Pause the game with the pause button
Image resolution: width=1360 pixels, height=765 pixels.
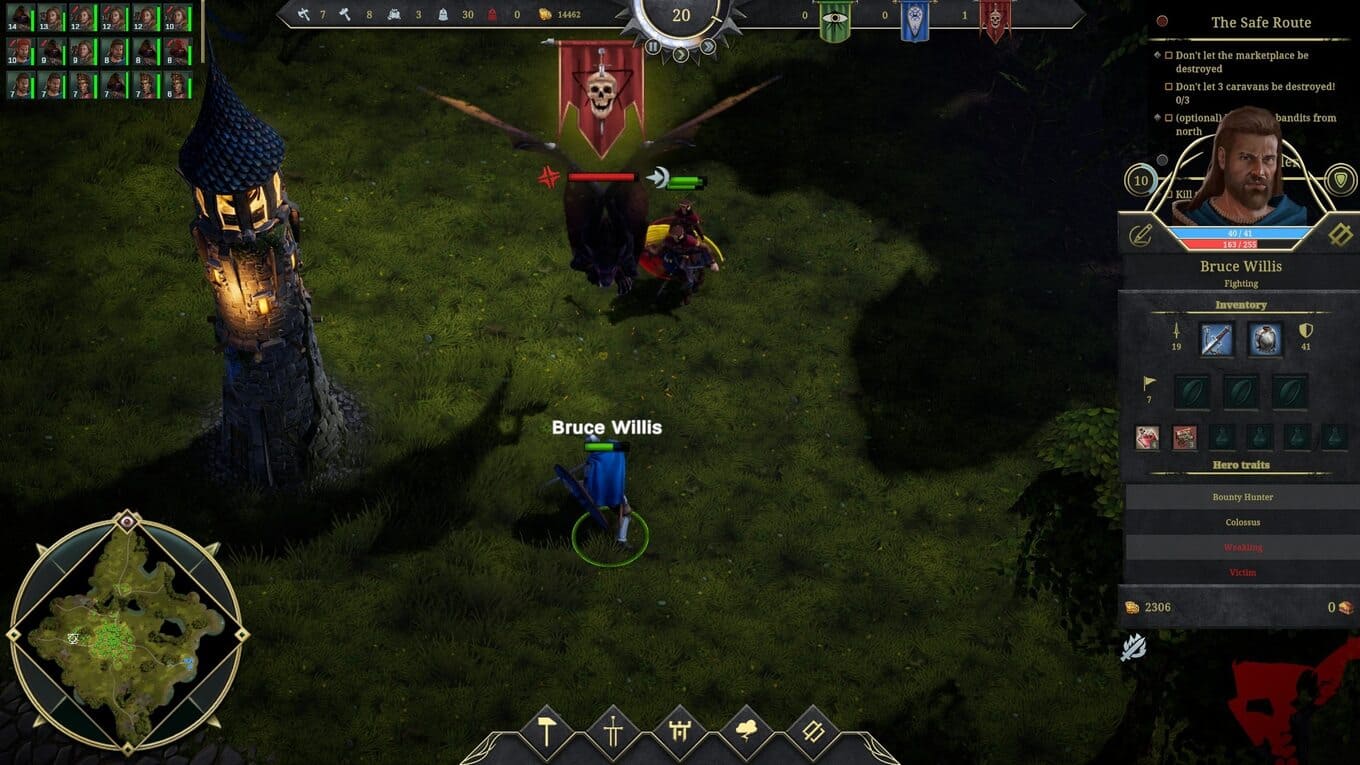(x=653, y=46)
